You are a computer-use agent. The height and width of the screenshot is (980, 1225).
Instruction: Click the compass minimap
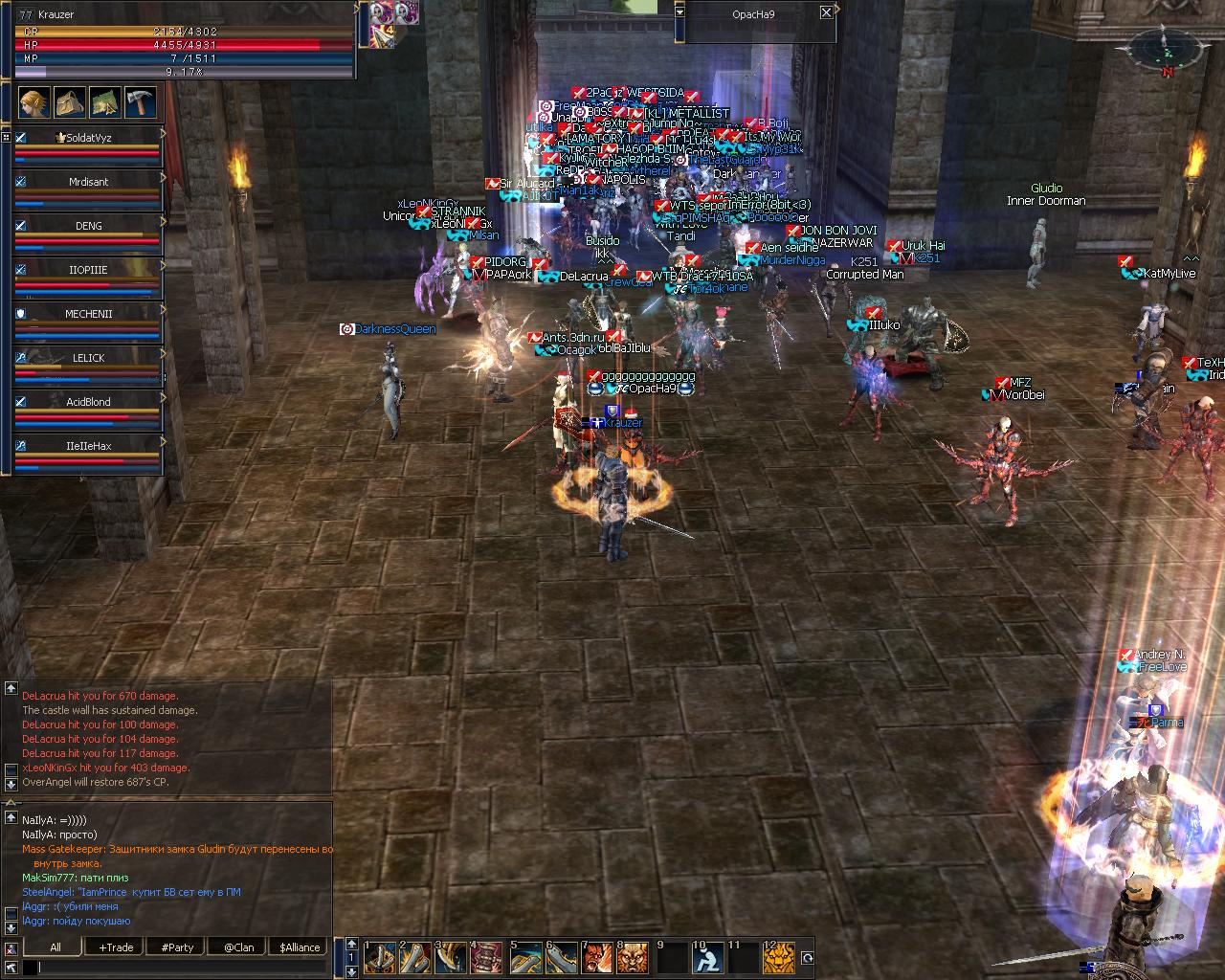1167,48
